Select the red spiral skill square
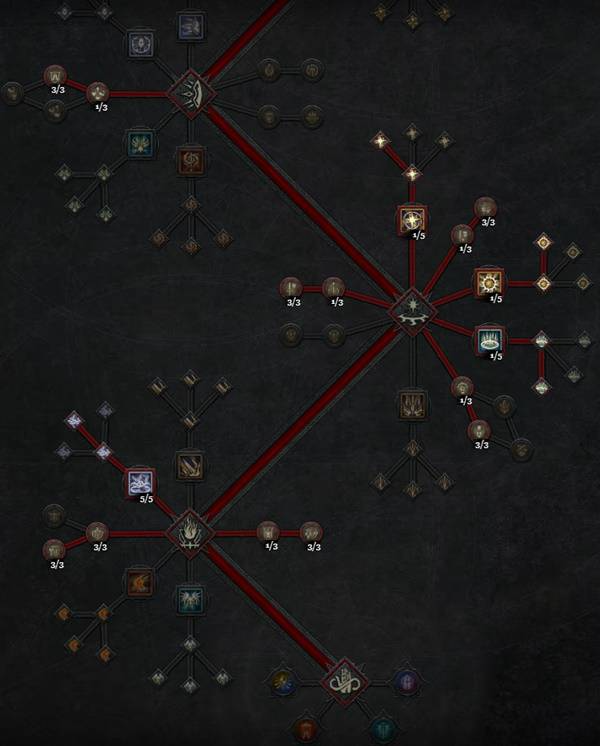This screenshot has width=600, height=746. point(189,160)
